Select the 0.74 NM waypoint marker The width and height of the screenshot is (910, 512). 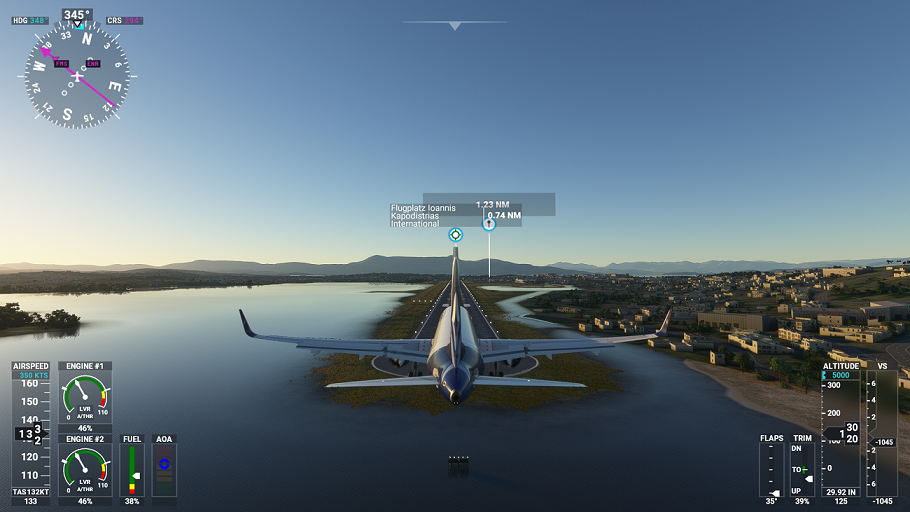point(489,224)
